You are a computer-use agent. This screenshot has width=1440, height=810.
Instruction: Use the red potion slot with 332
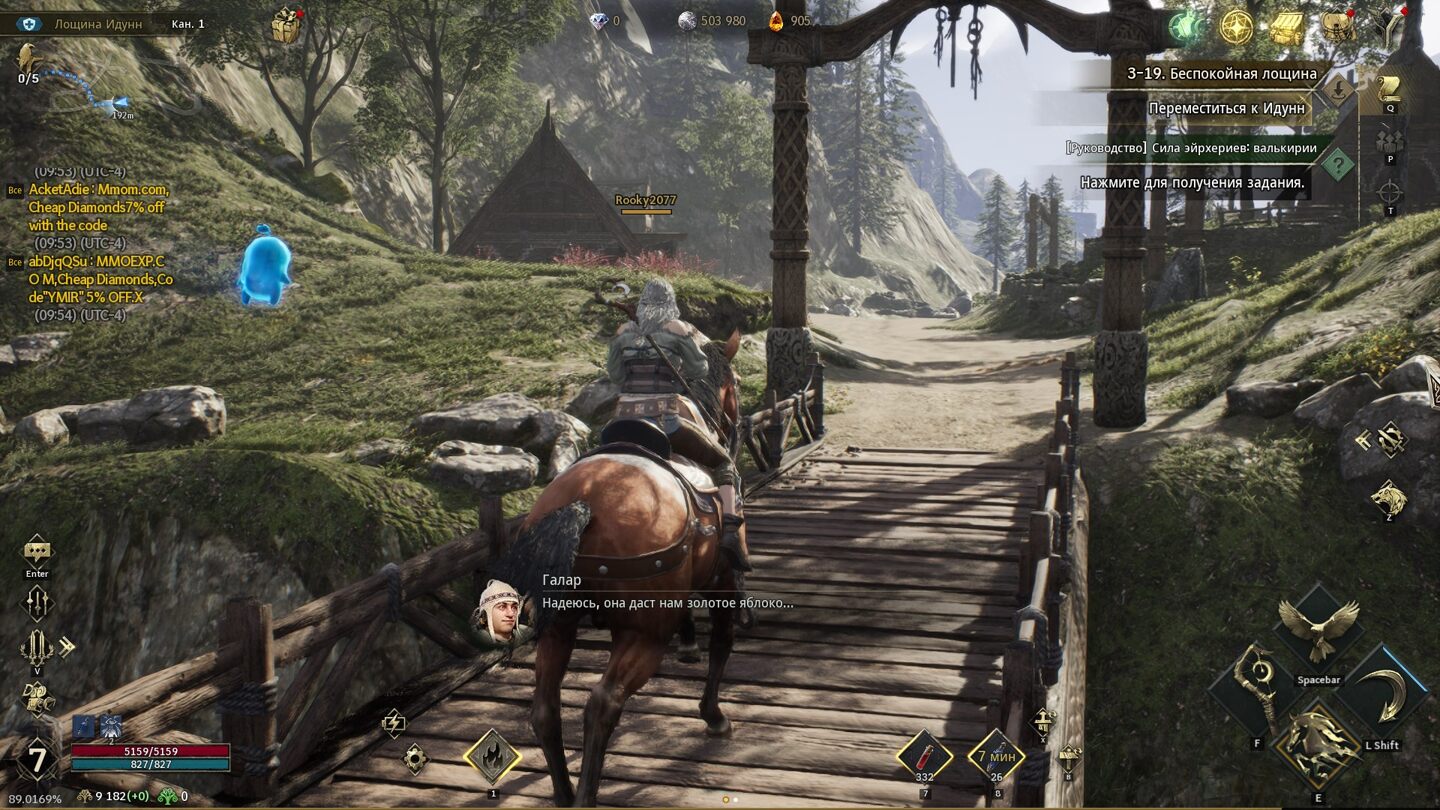coord(925,756)
